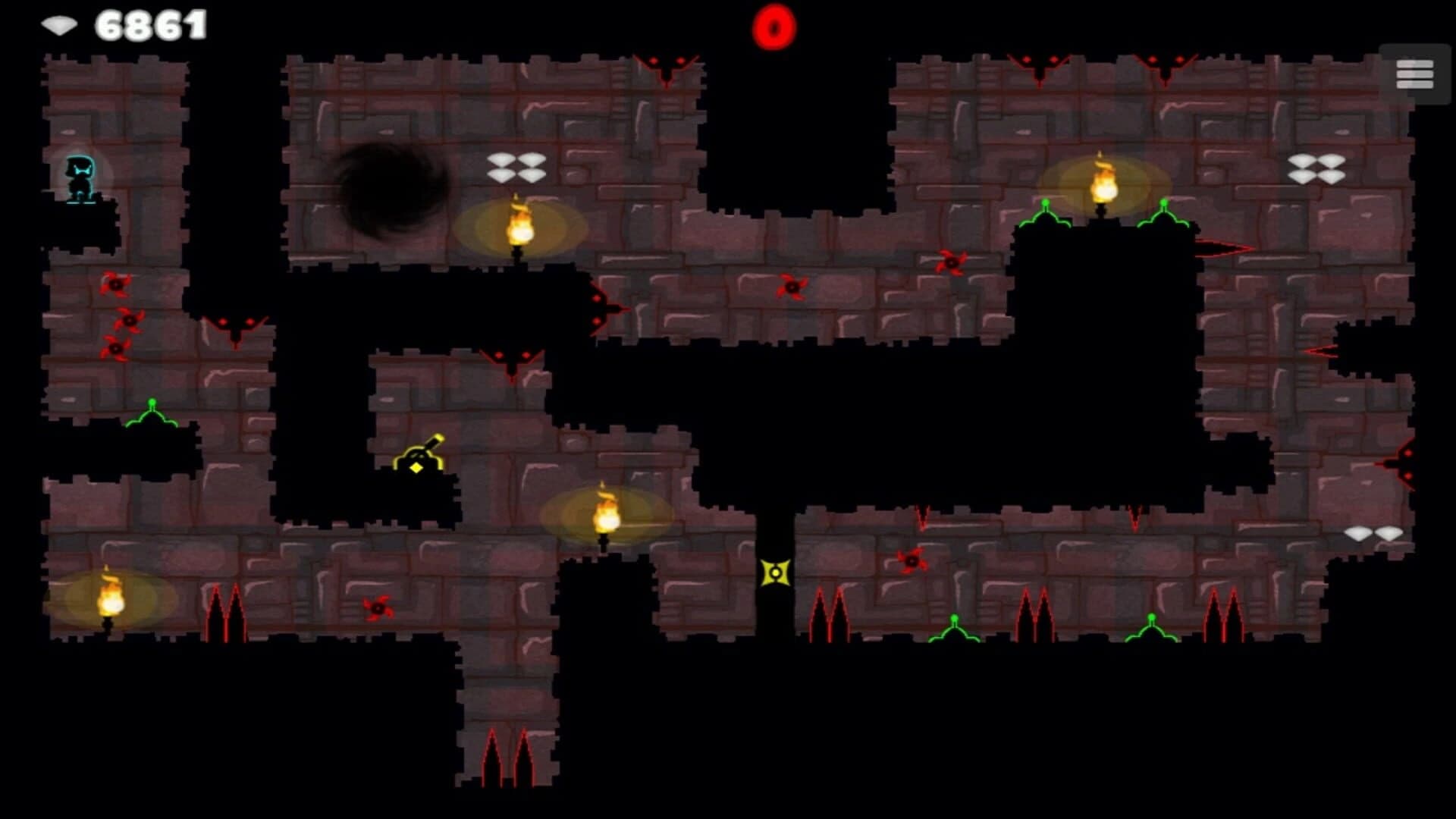Image resolution: width=1456 pixels, height=819 pixels.
Task: Click the diamond currency icon
Action: tap(61, 23)
